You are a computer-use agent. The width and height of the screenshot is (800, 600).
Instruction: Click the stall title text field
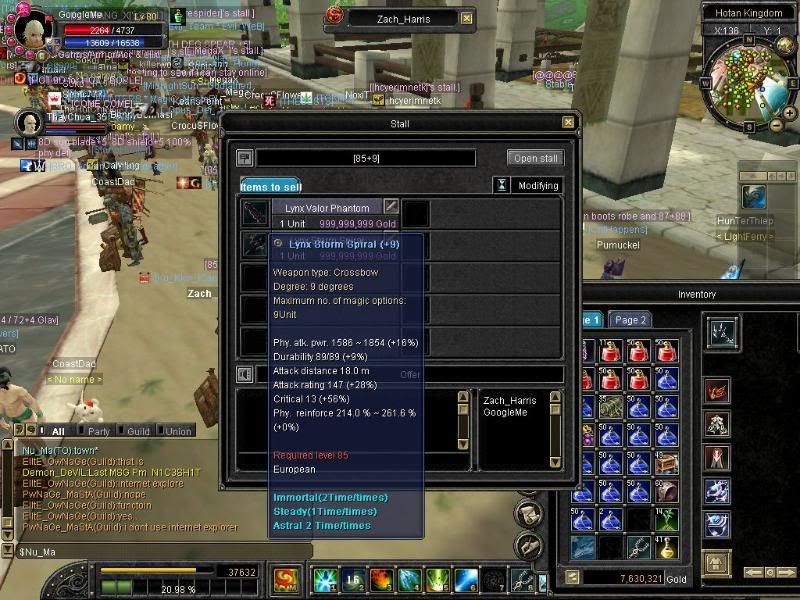(366, 158)
